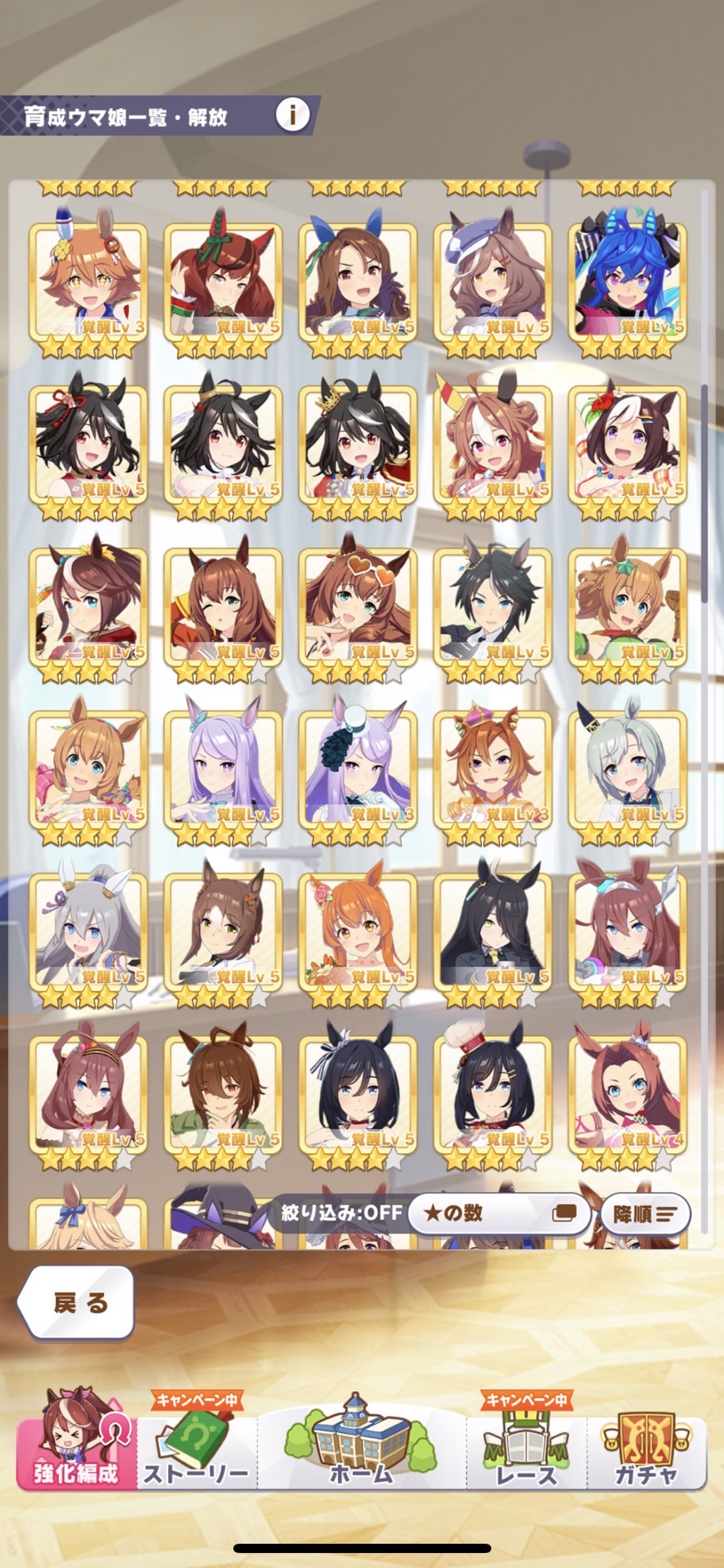Select the blue-haired twin-tail character card
724x1568 pixels.
coord(627,279)
